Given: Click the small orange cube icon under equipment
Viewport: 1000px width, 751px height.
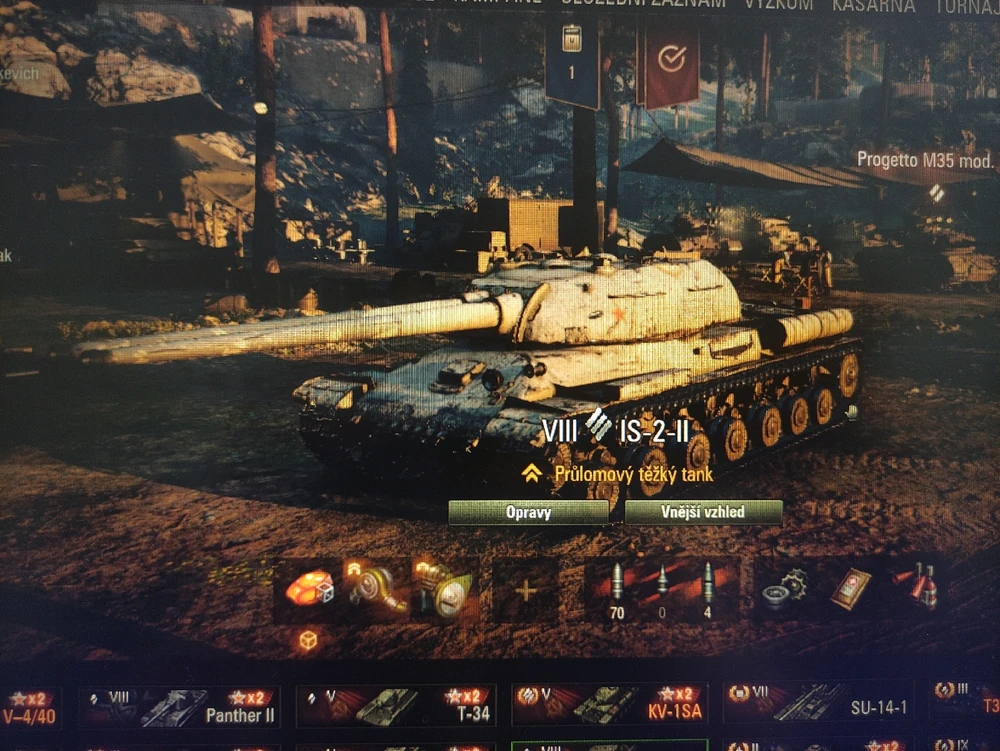Looking at the screenshot, I should pyautogui.click(x=308, y=640).
